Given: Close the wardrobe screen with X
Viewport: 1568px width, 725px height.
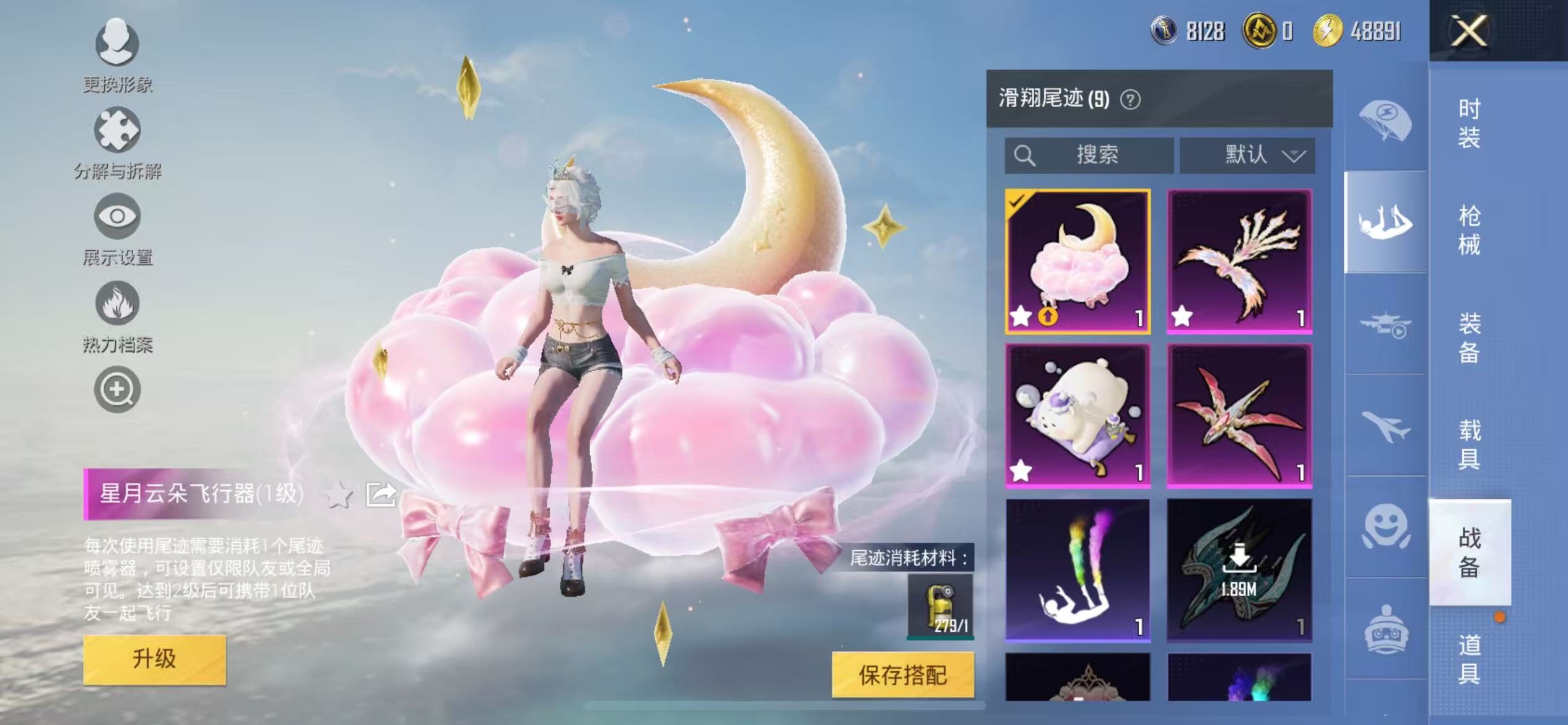Looking at the screenshot, I should tap(1469, 31).
